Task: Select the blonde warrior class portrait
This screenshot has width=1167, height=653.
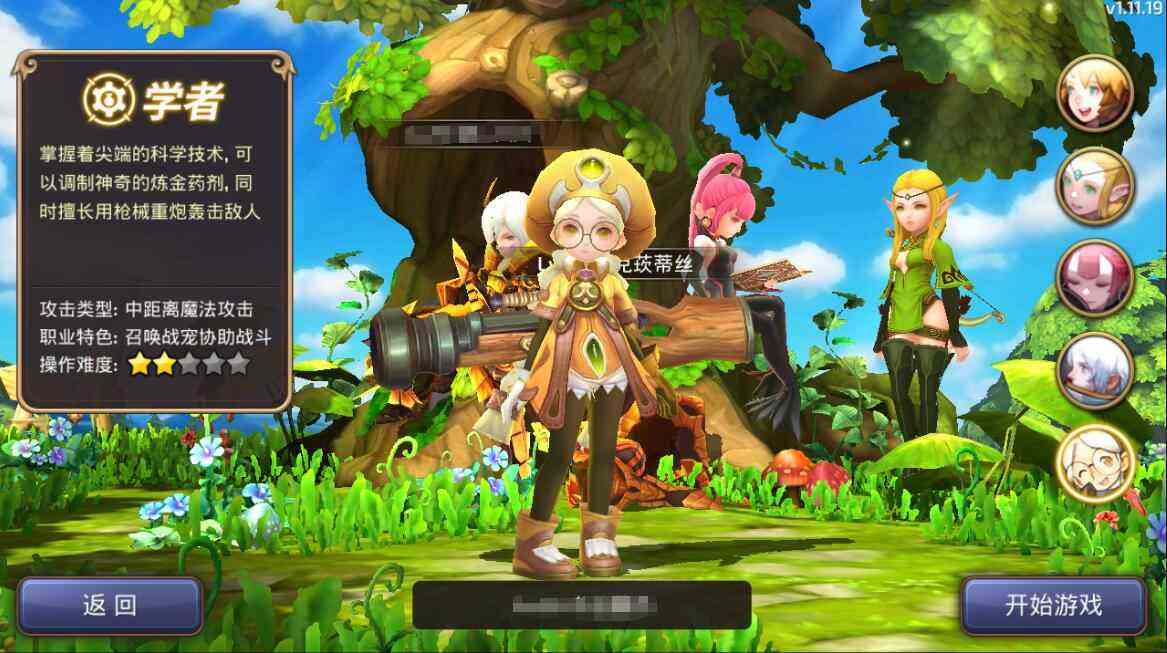Action: point(1094,94)
